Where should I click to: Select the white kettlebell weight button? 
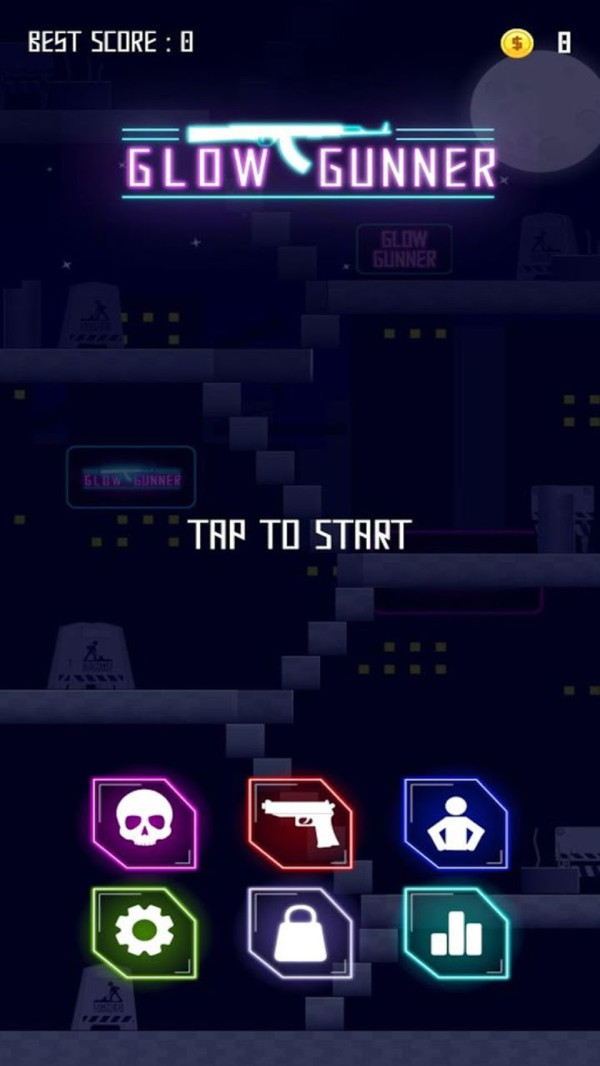[x=301, y=932]
